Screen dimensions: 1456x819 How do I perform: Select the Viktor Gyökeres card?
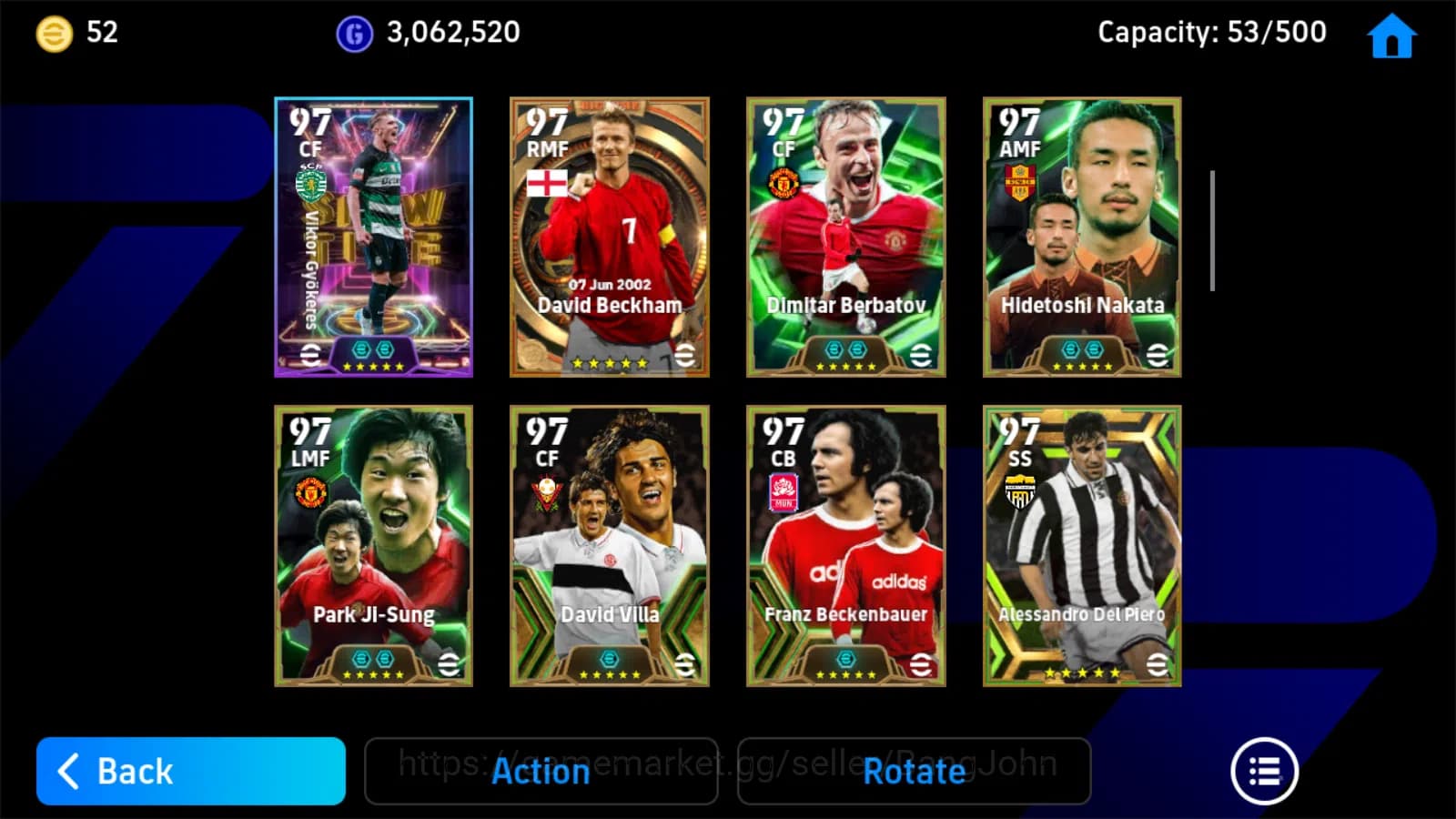[373, 235]
